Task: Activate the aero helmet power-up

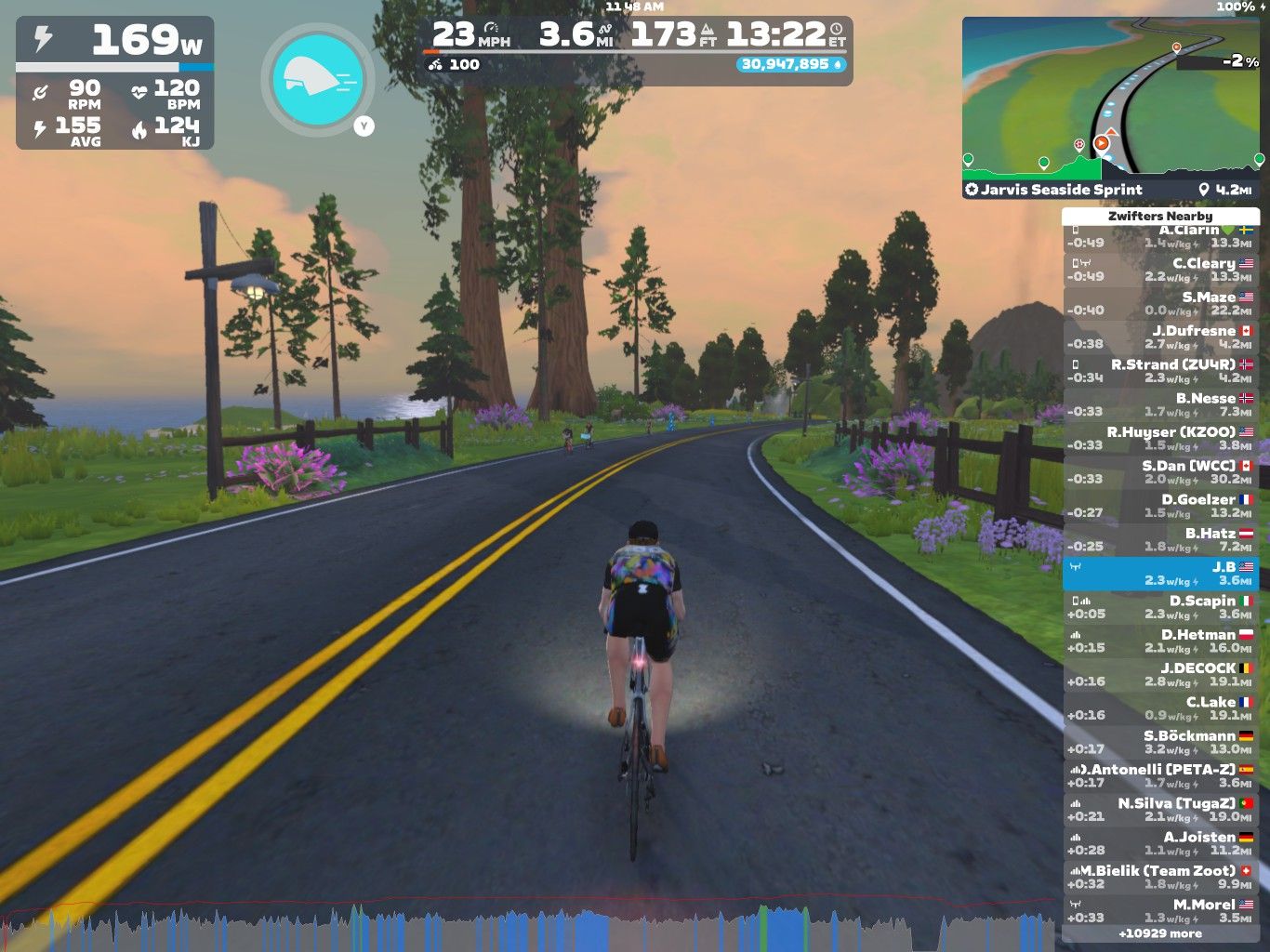Action: pos(318,78)
